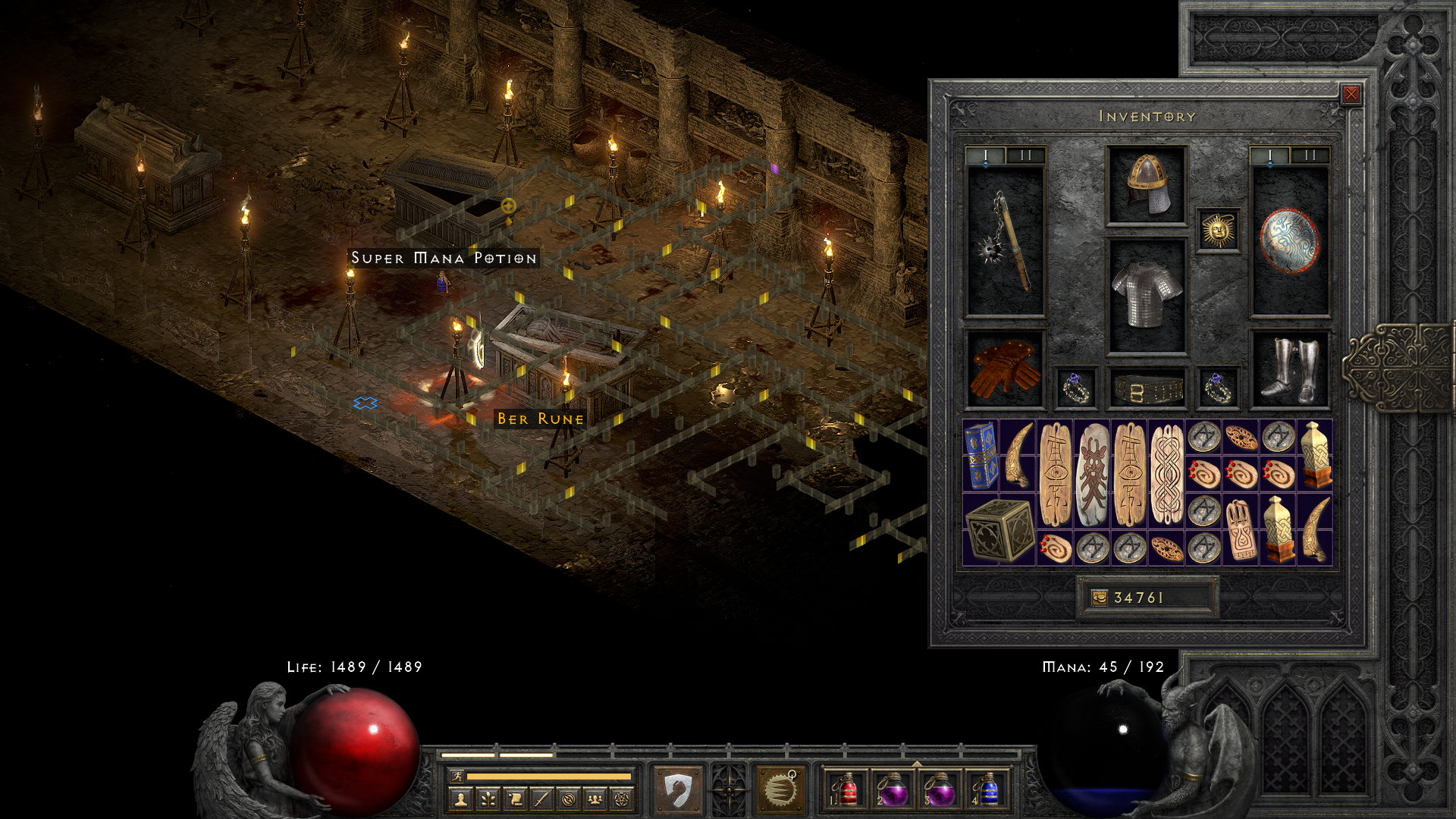Select the equipped belt slot

pyautogui.click(x=1146, y=389)
